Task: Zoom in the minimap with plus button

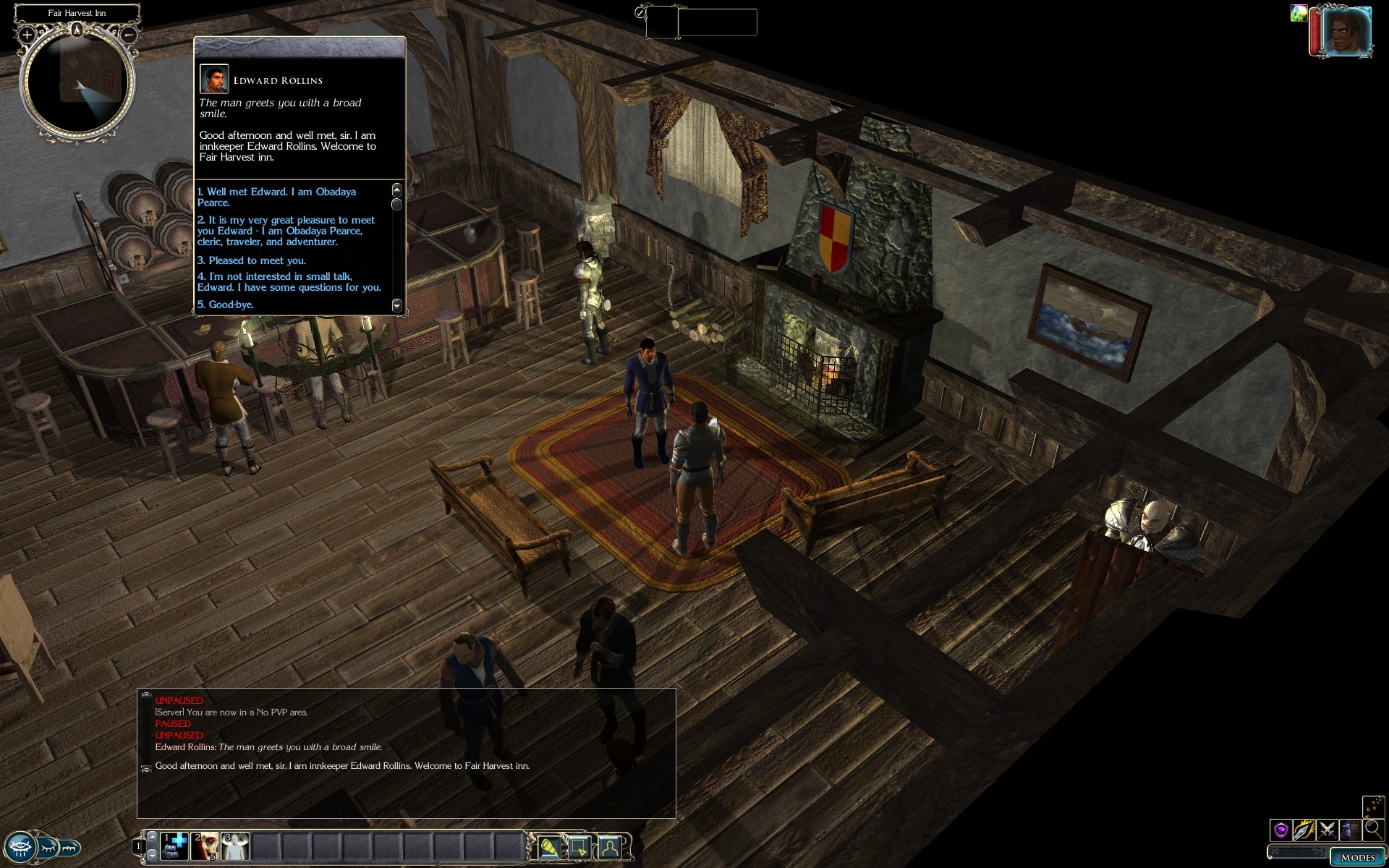Action: click(27, 34)
